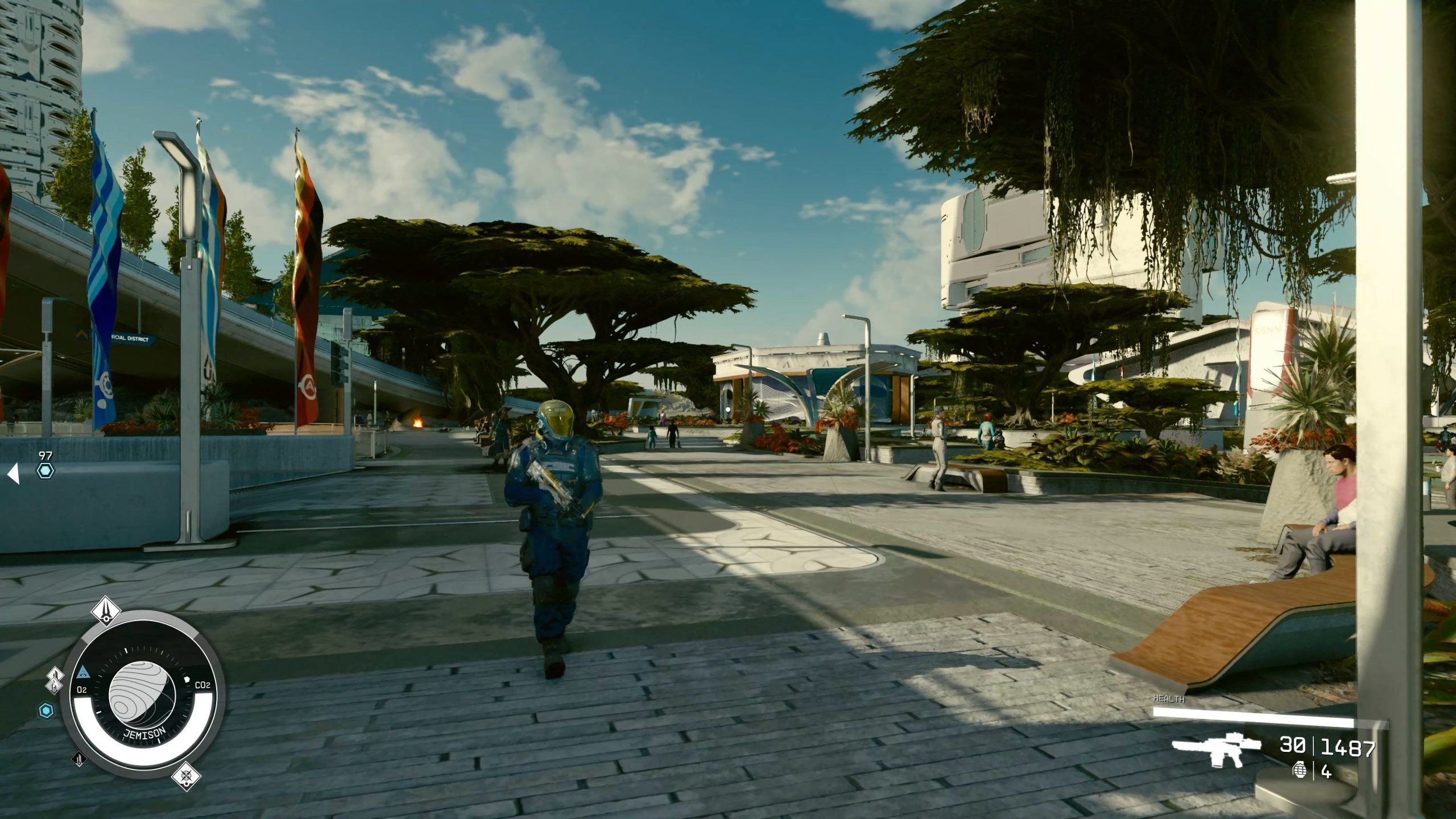Click the CO2 indicator on the oxygen meter

(203, 686)
